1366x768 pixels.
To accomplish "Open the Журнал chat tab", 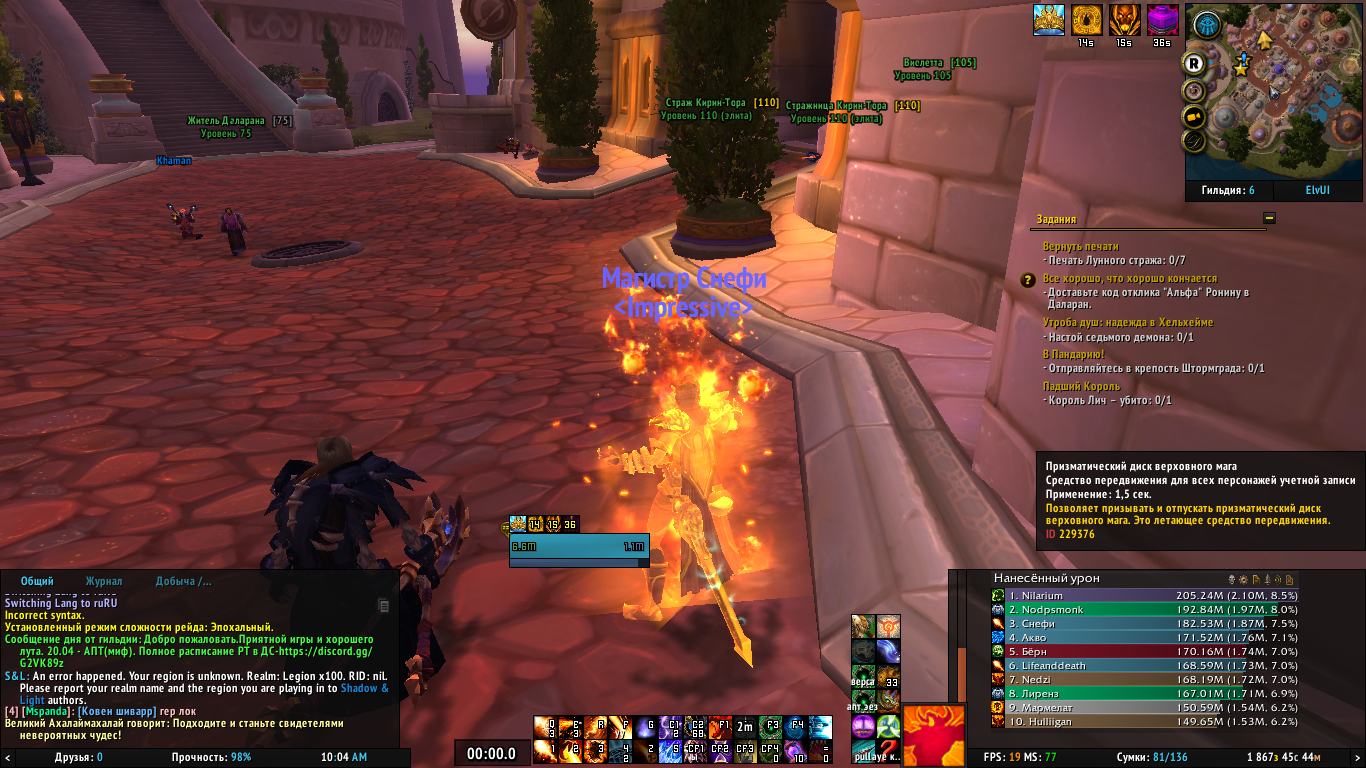I will (x=104, y=581).
